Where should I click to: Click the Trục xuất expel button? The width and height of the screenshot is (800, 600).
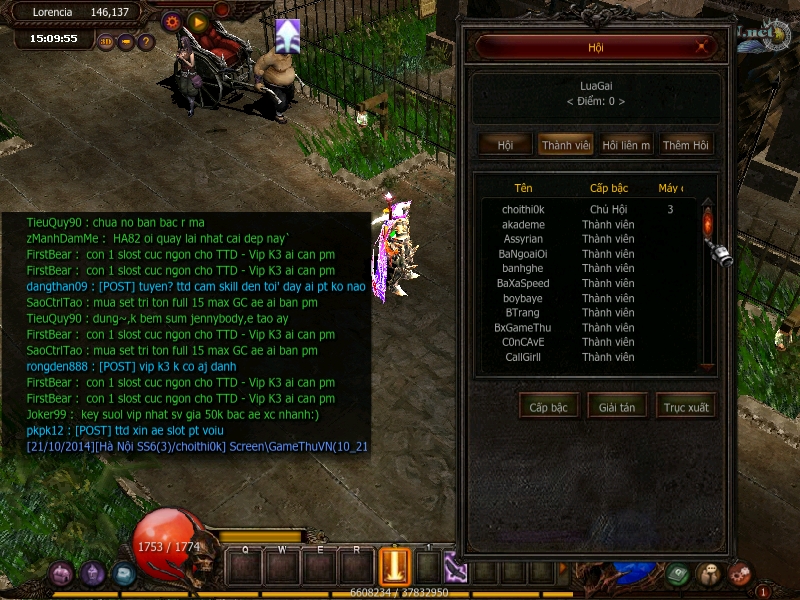point(685,407)
